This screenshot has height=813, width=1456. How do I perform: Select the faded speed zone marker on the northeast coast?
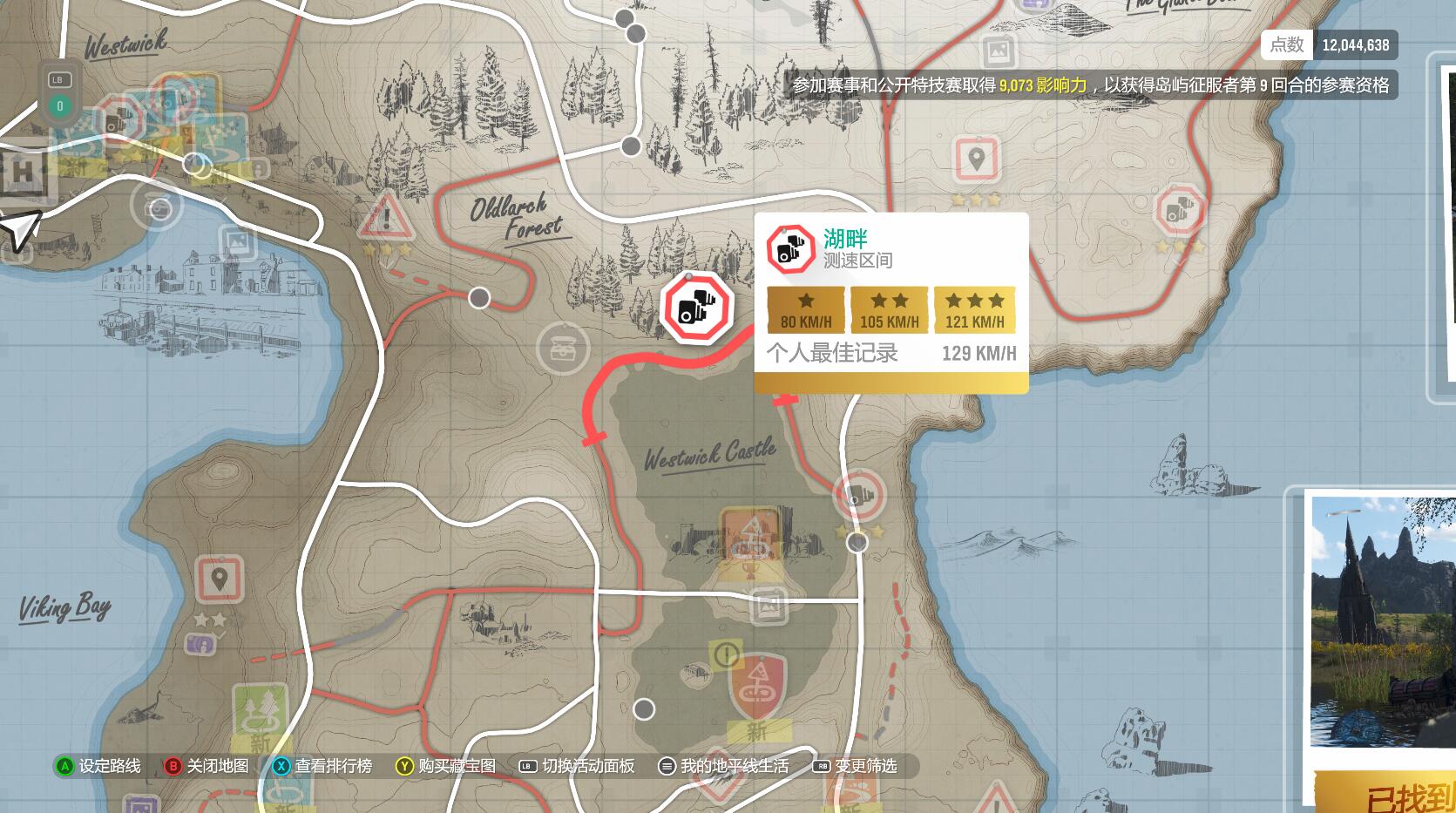point(1179,212)
